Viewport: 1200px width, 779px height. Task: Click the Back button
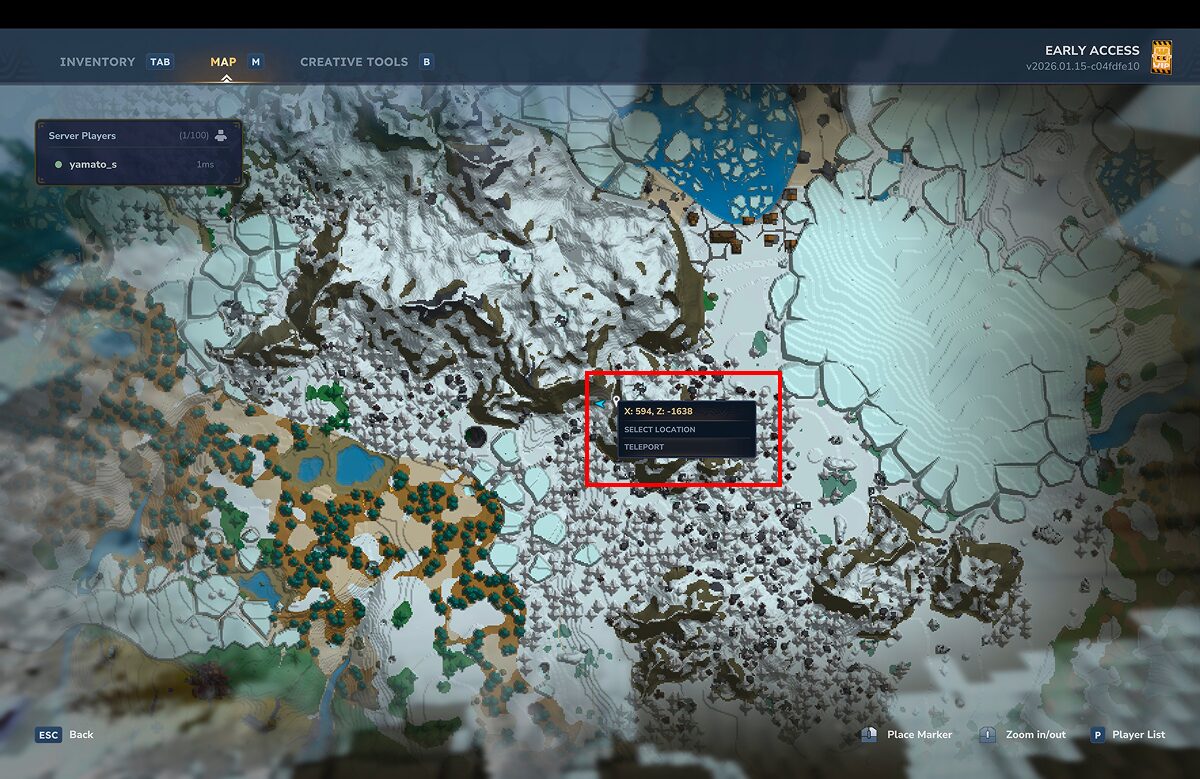[x=81, y=735]
